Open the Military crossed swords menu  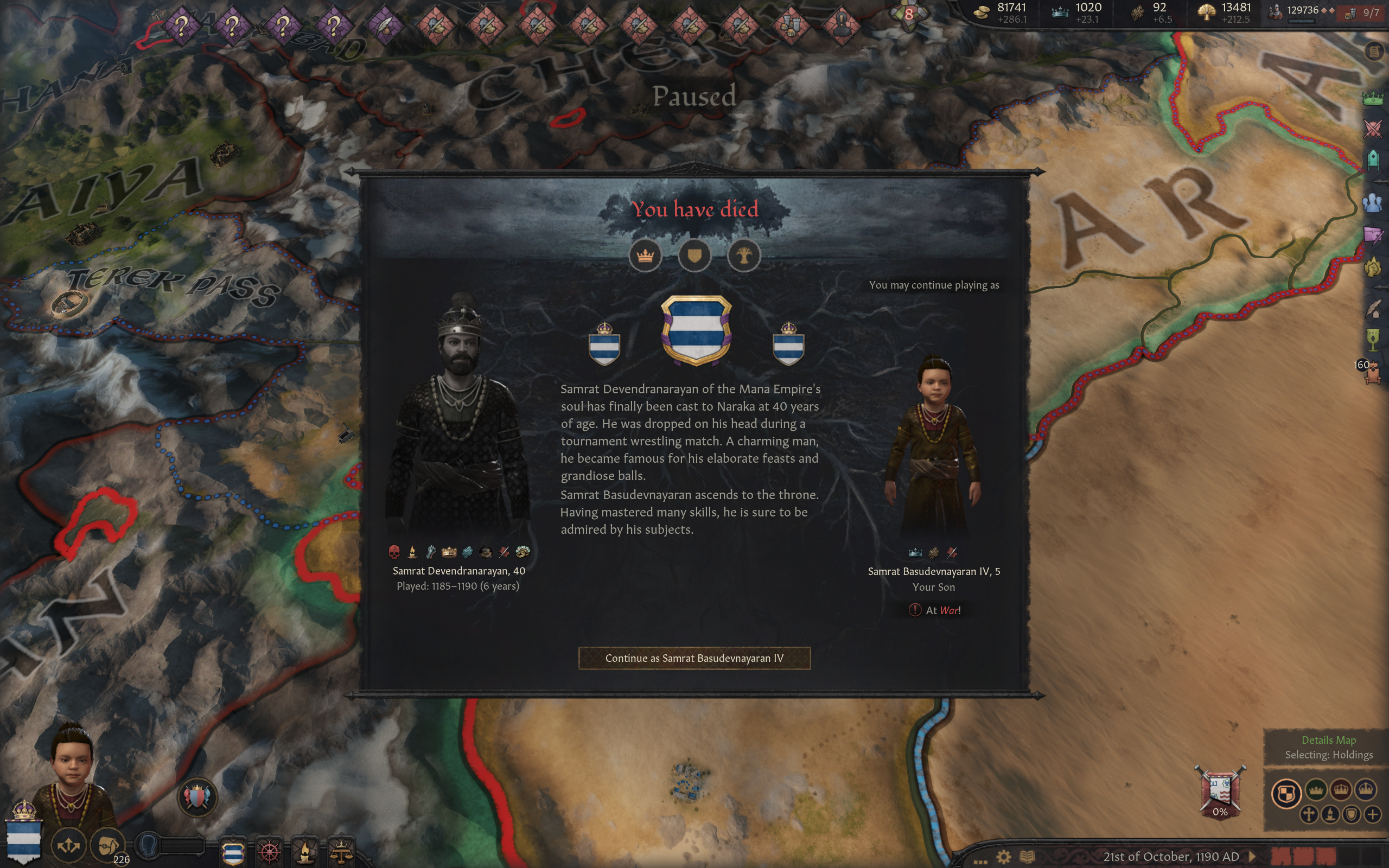(x=1372, y=129)
